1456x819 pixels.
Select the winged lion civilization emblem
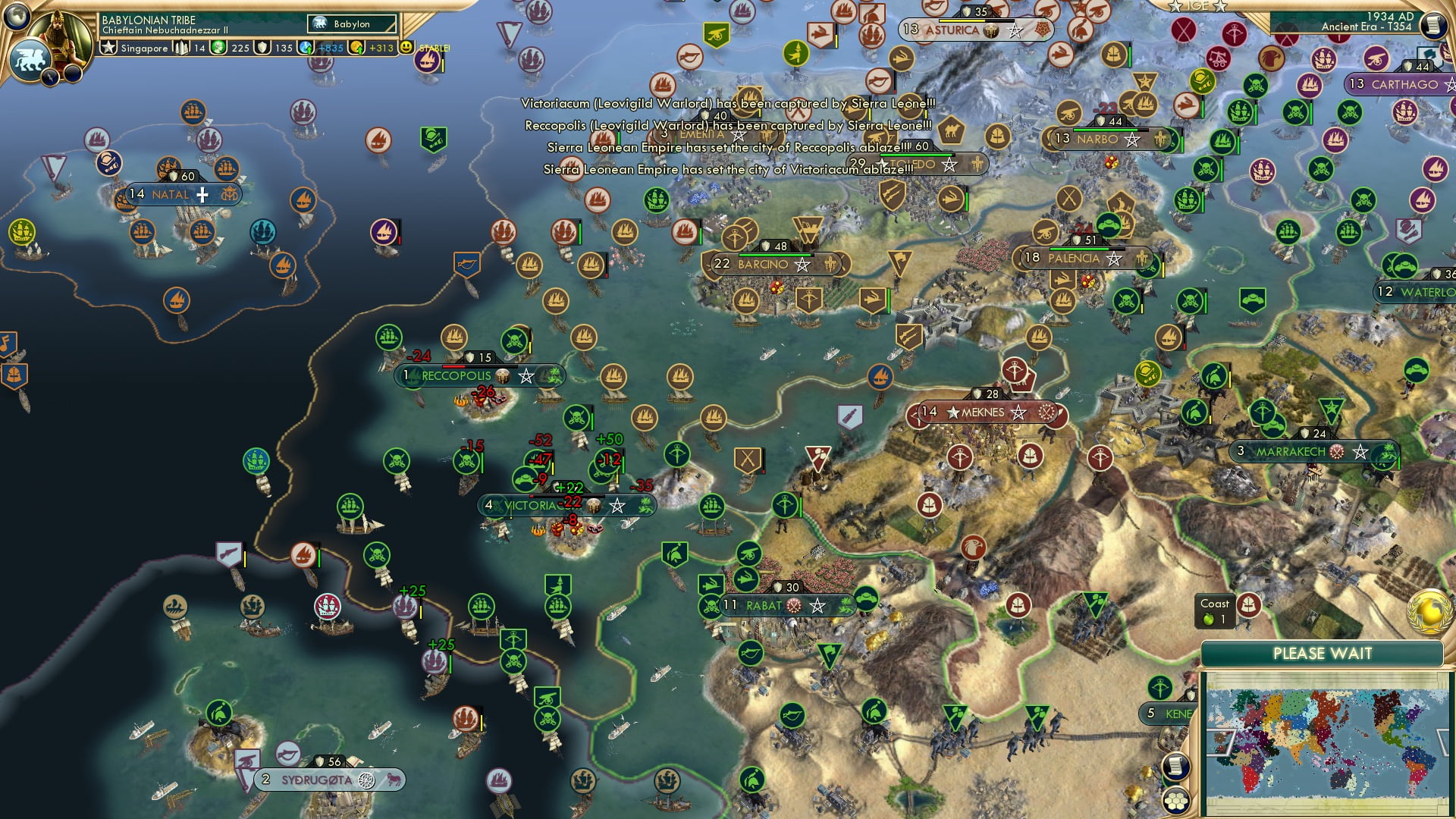coord(29,60)
